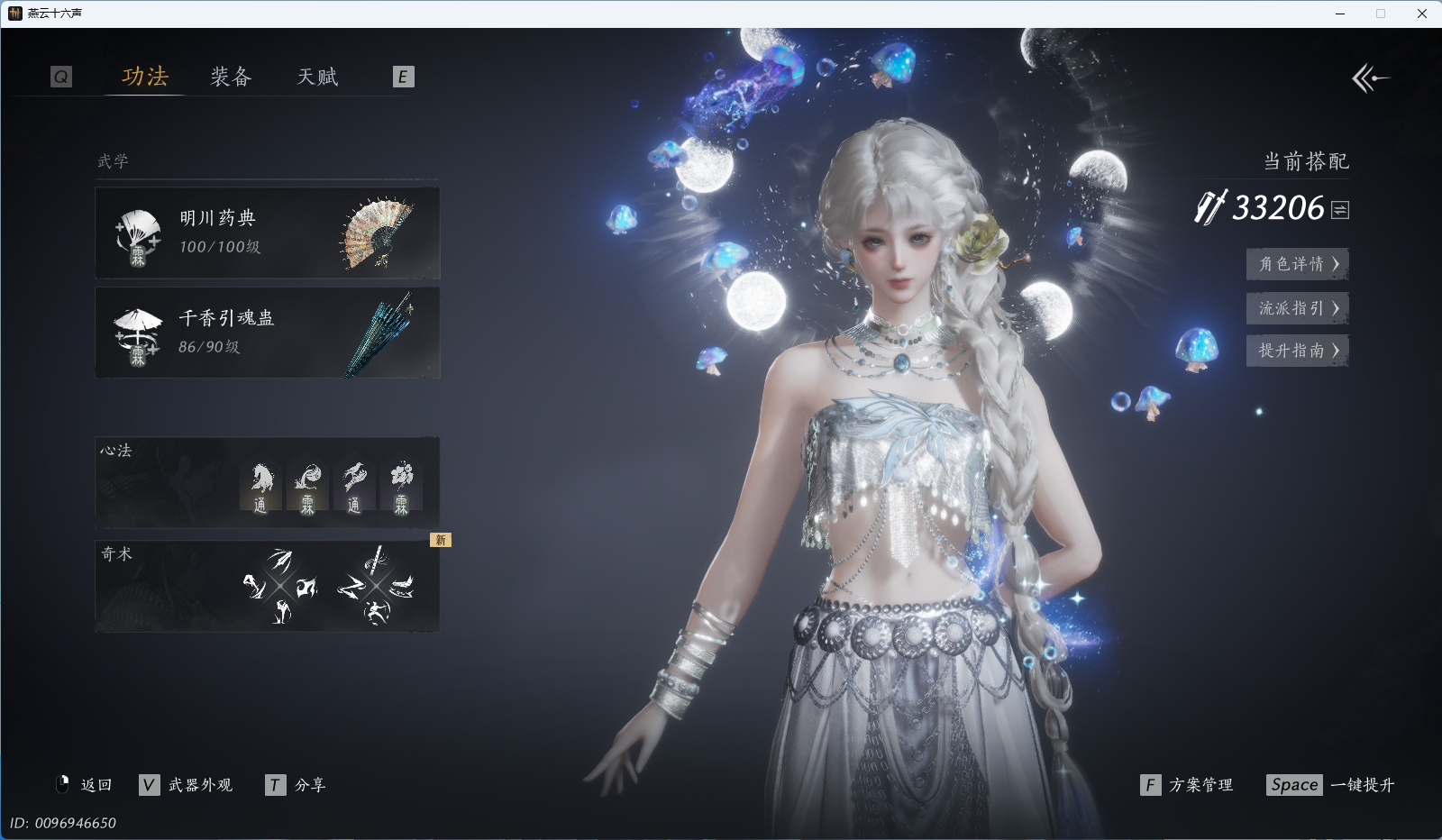The width and height of the screenshot is (1442, 840).
Task: Open the 装备 equipment tab
Action: coord(231,77)
